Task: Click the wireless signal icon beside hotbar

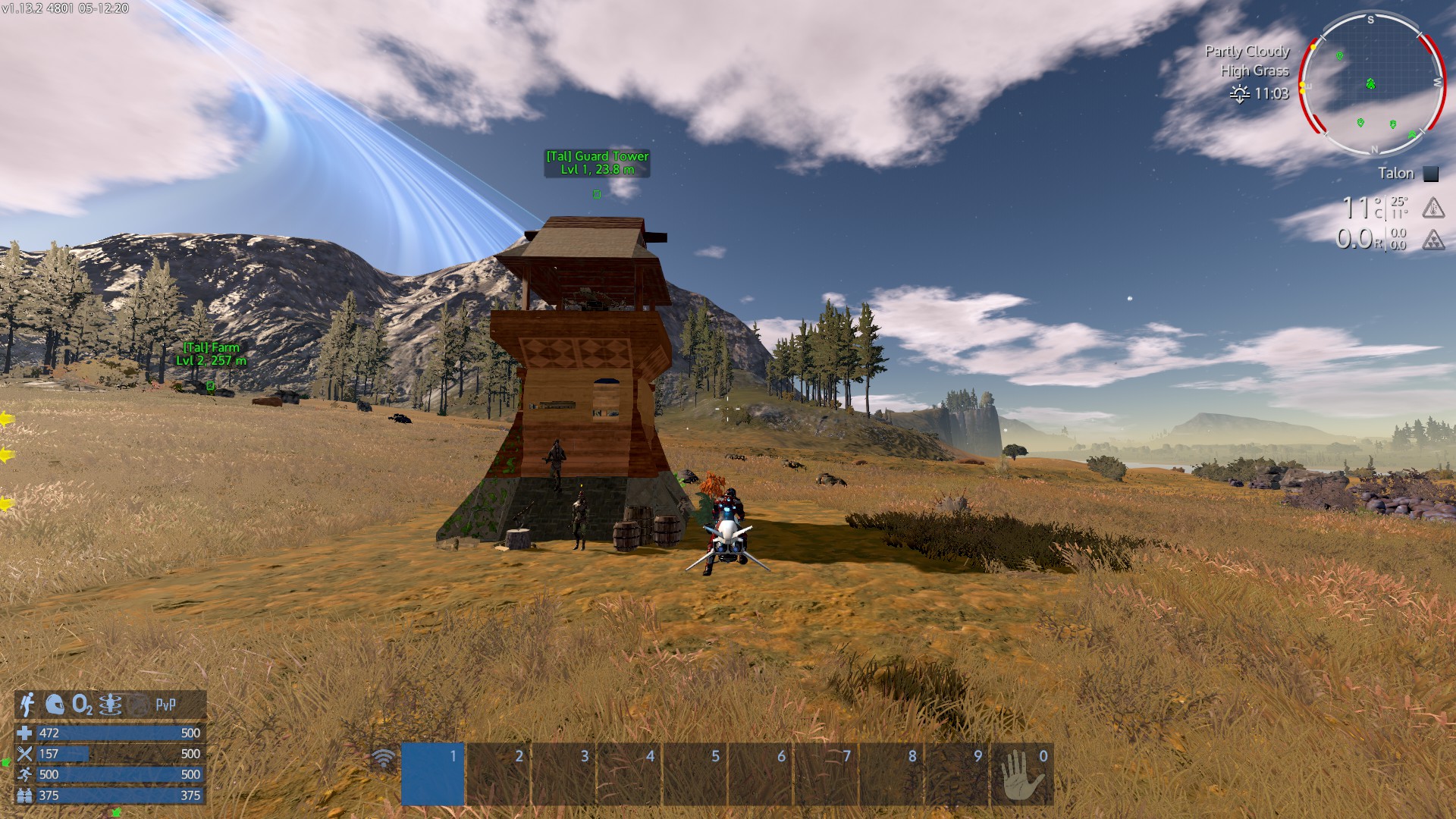Action: coord(384,758)
